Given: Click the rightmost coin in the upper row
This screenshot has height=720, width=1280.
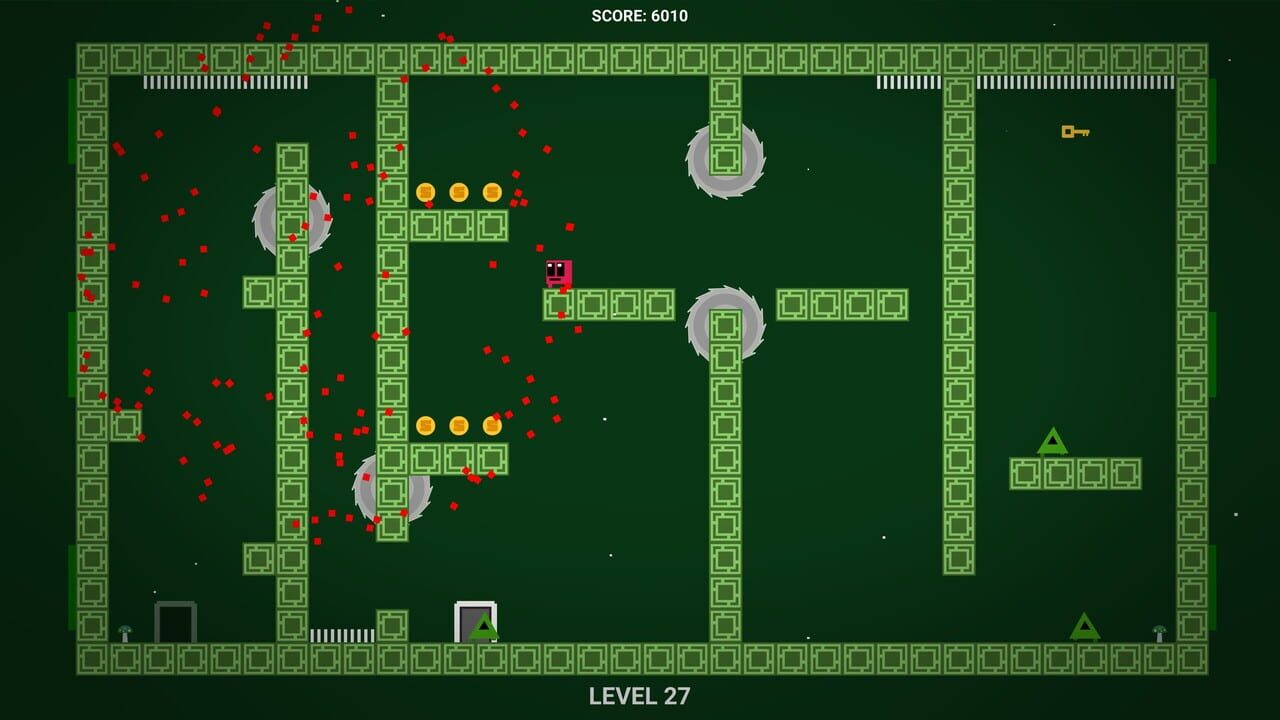Looking at the screenshot, I should (490, 191).
